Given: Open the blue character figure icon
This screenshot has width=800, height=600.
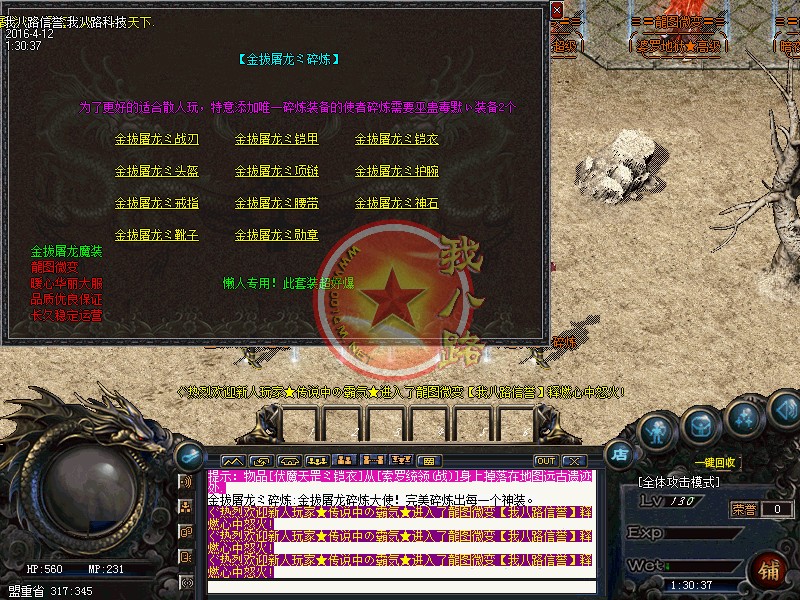Looking at the screenshot, I should point(655,431).
